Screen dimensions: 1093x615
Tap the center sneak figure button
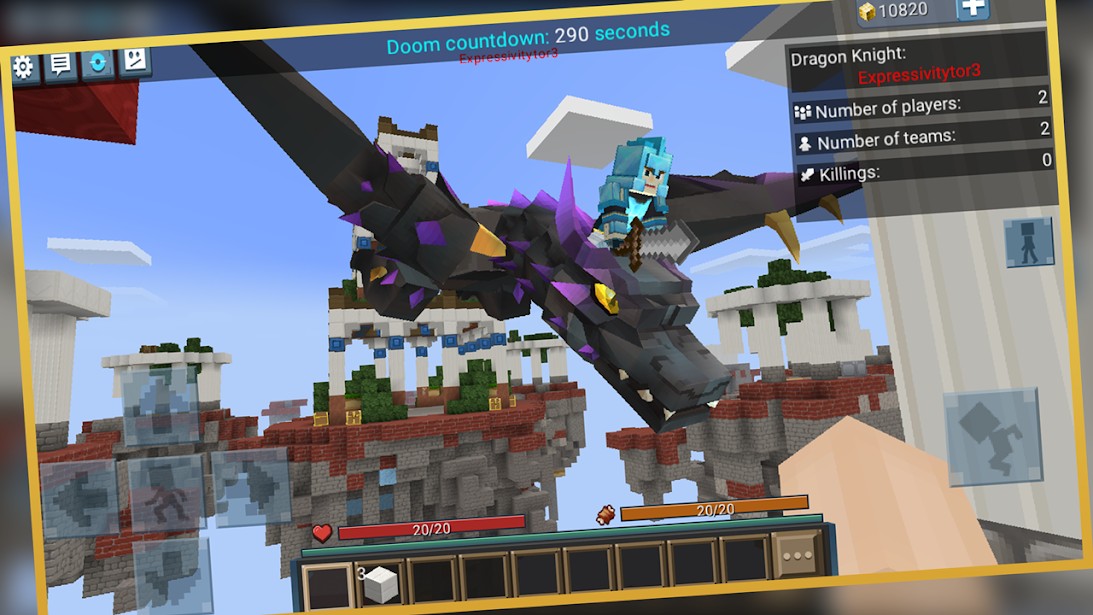pos(166,491)
